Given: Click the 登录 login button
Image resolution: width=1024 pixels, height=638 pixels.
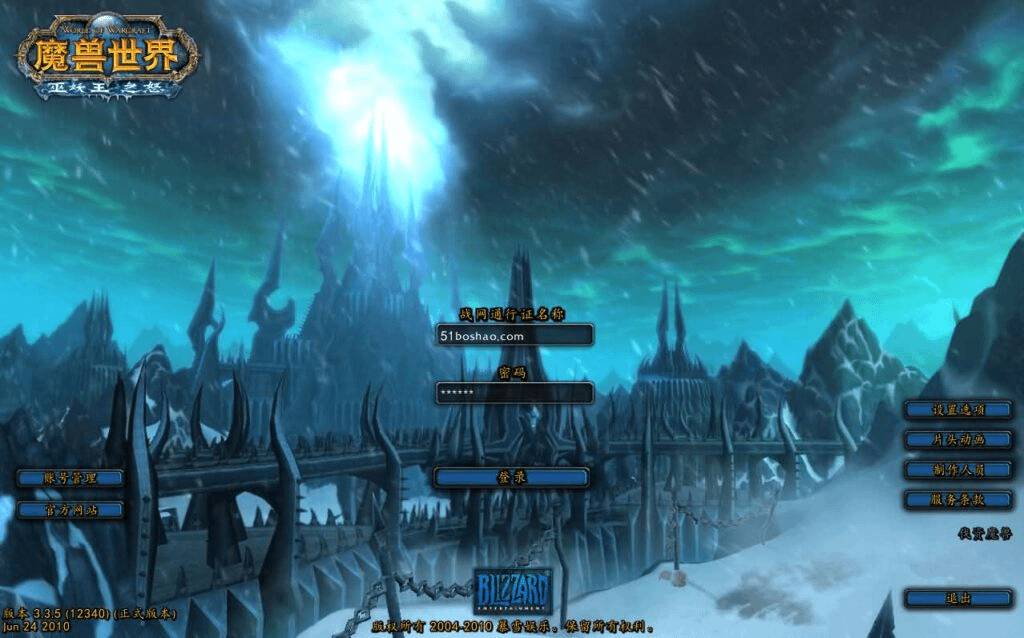Looking at the screenshot, I should click(511, 478).
